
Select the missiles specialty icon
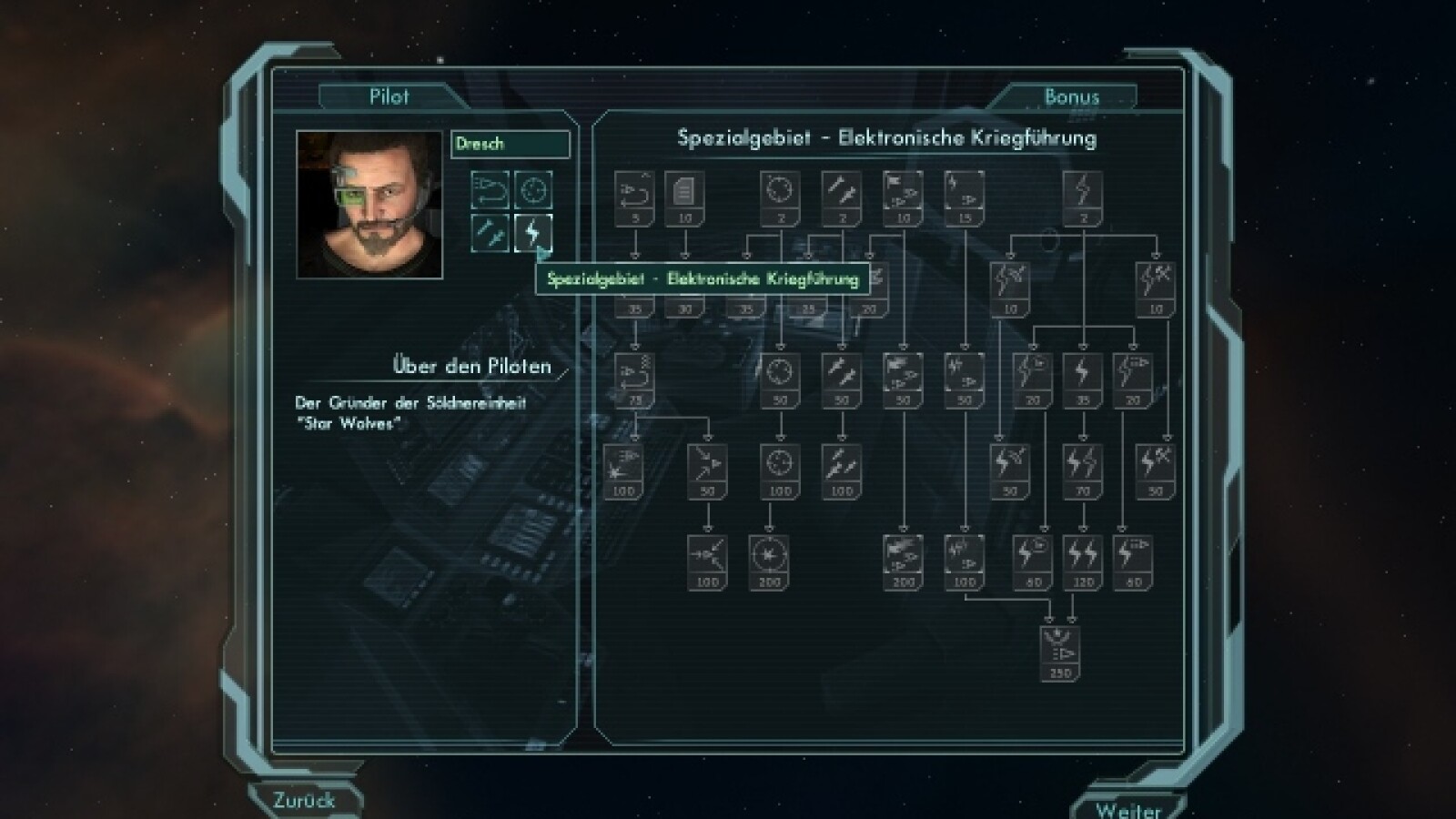coord(490,233)
